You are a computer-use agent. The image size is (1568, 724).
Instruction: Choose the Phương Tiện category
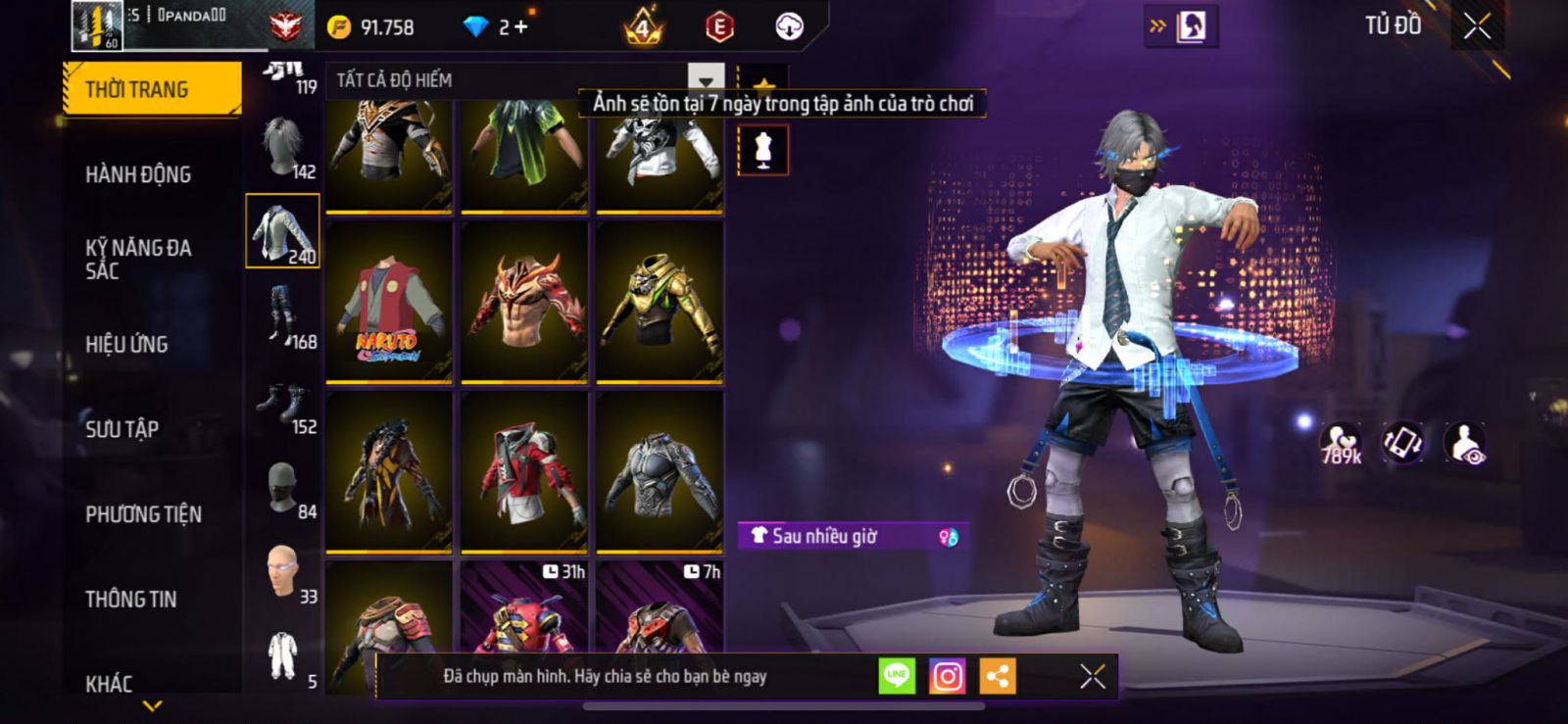click(x=143, y=514)
